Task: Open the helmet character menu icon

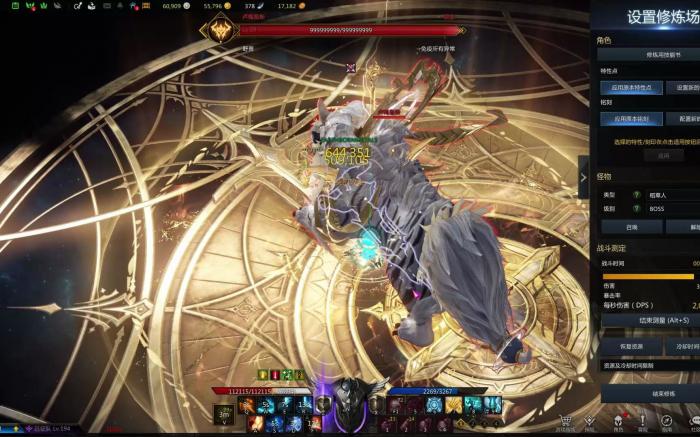Action: (617, 422)
